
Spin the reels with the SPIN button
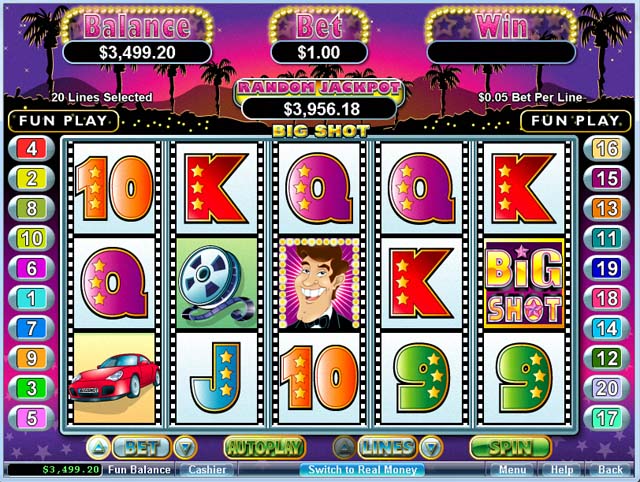click(x=510, y=447)
